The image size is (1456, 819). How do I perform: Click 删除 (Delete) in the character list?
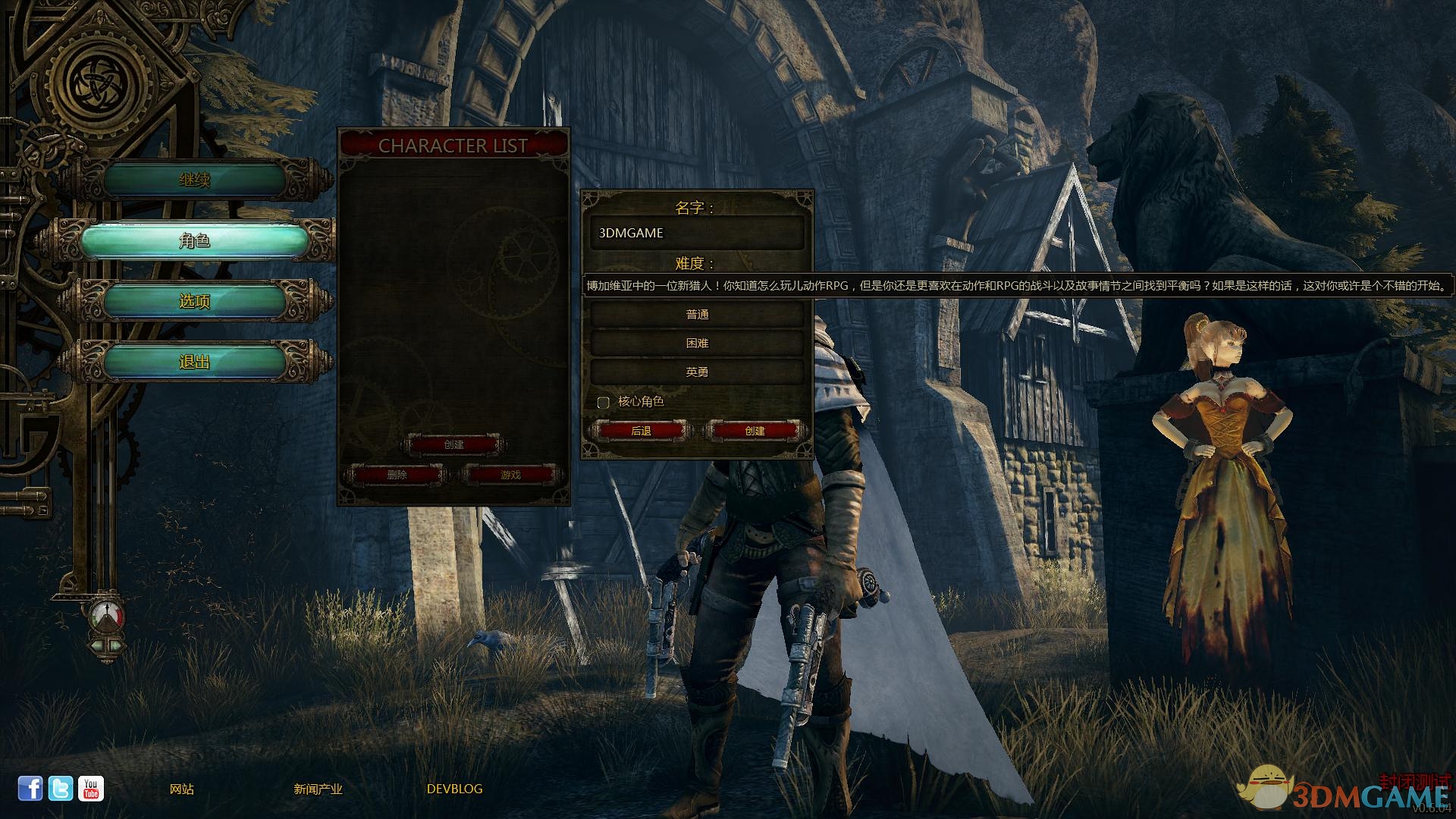(397, 475)
